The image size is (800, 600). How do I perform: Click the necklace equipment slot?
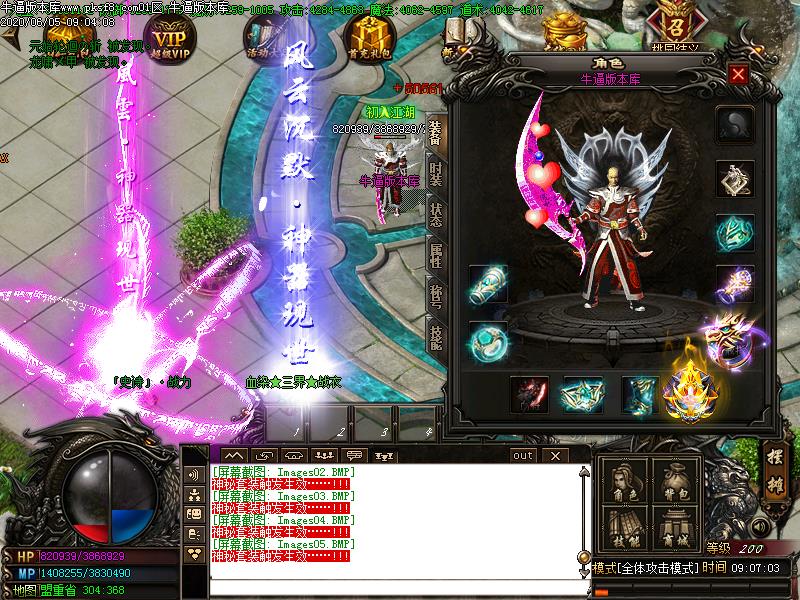point(735,179)
